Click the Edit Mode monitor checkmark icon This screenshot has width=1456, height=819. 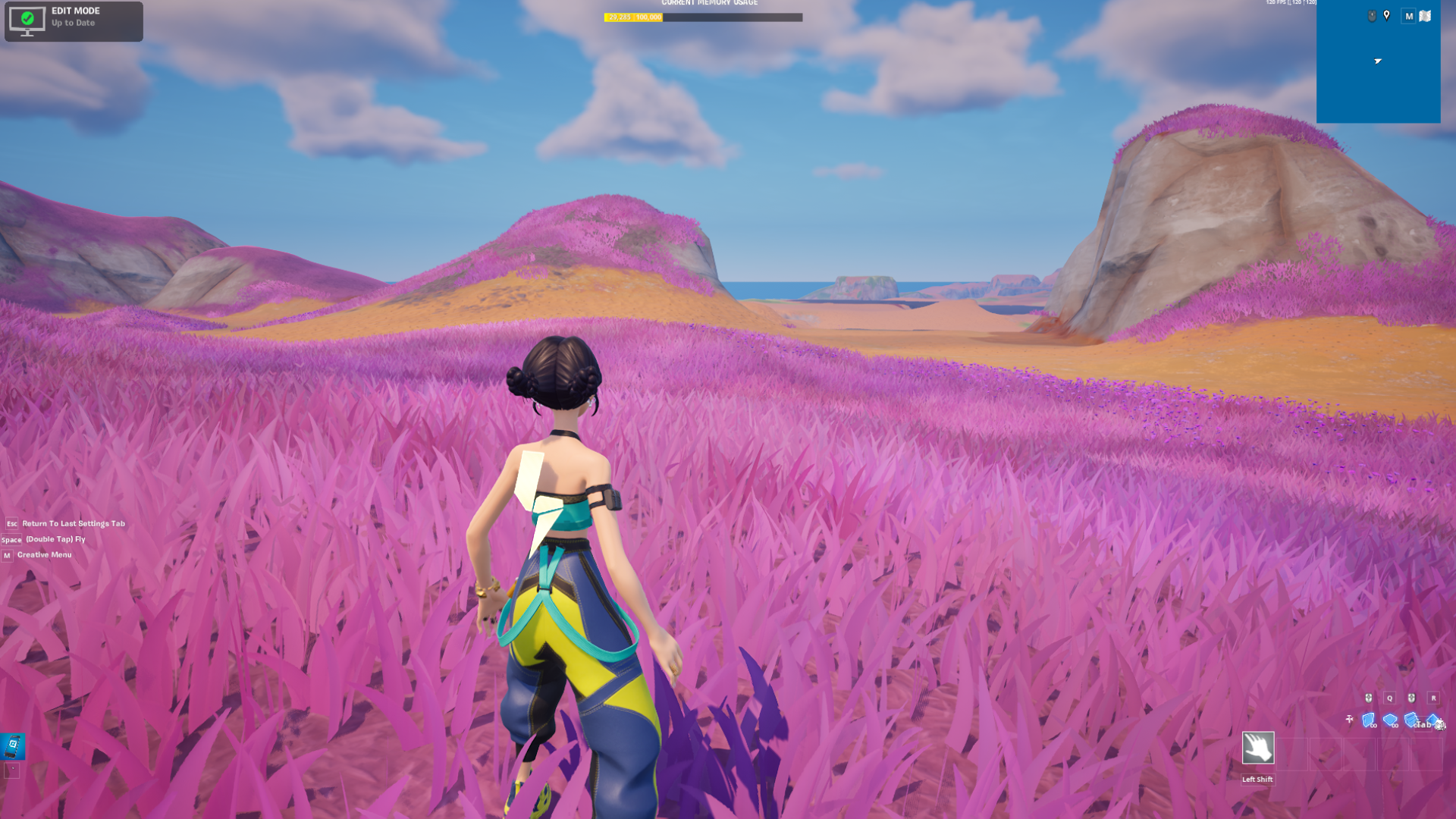point(29,20)
